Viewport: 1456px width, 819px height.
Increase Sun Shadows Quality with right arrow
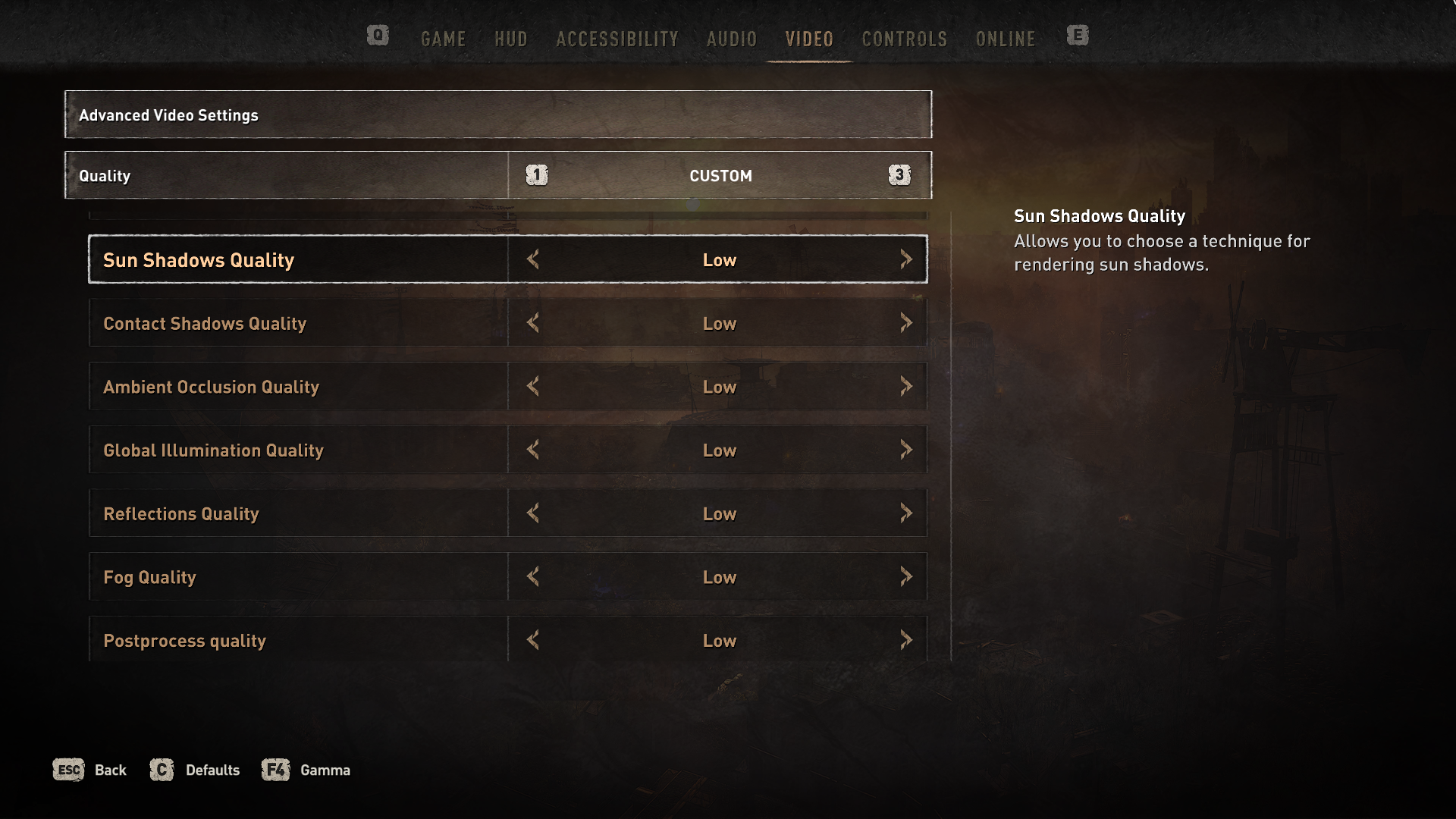(905, 259)
